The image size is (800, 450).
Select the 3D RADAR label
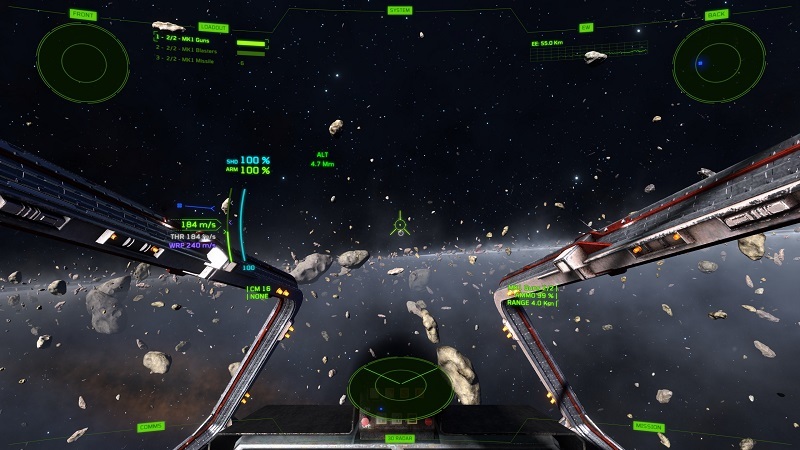click(x=399, y=438)
